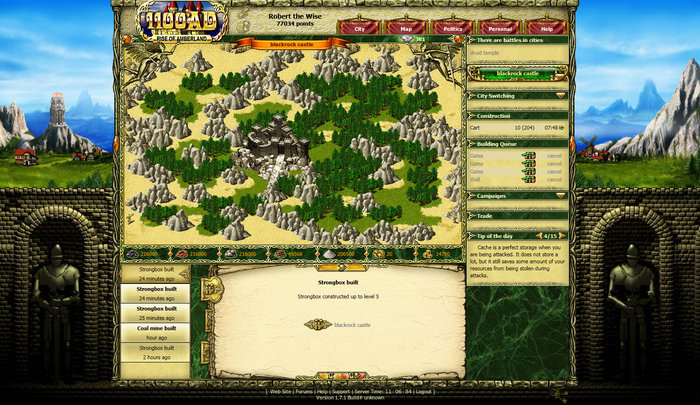Follow the blackrock castle link in the message
The height and width of the screenshot is (405, 700).
[351, 324]
